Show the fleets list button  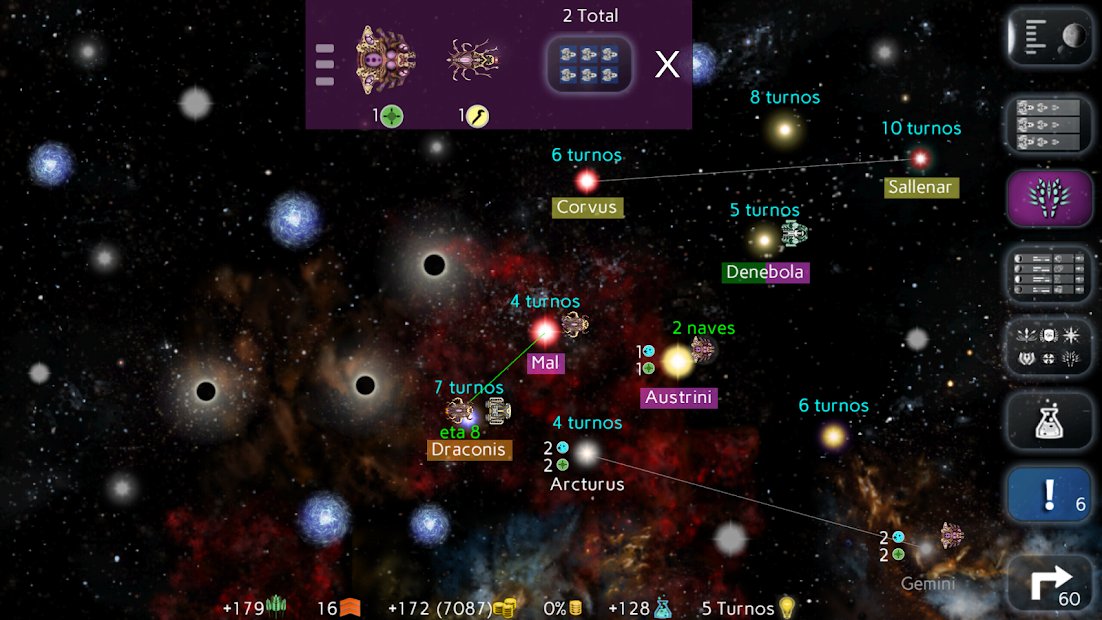pos(1048,124)
